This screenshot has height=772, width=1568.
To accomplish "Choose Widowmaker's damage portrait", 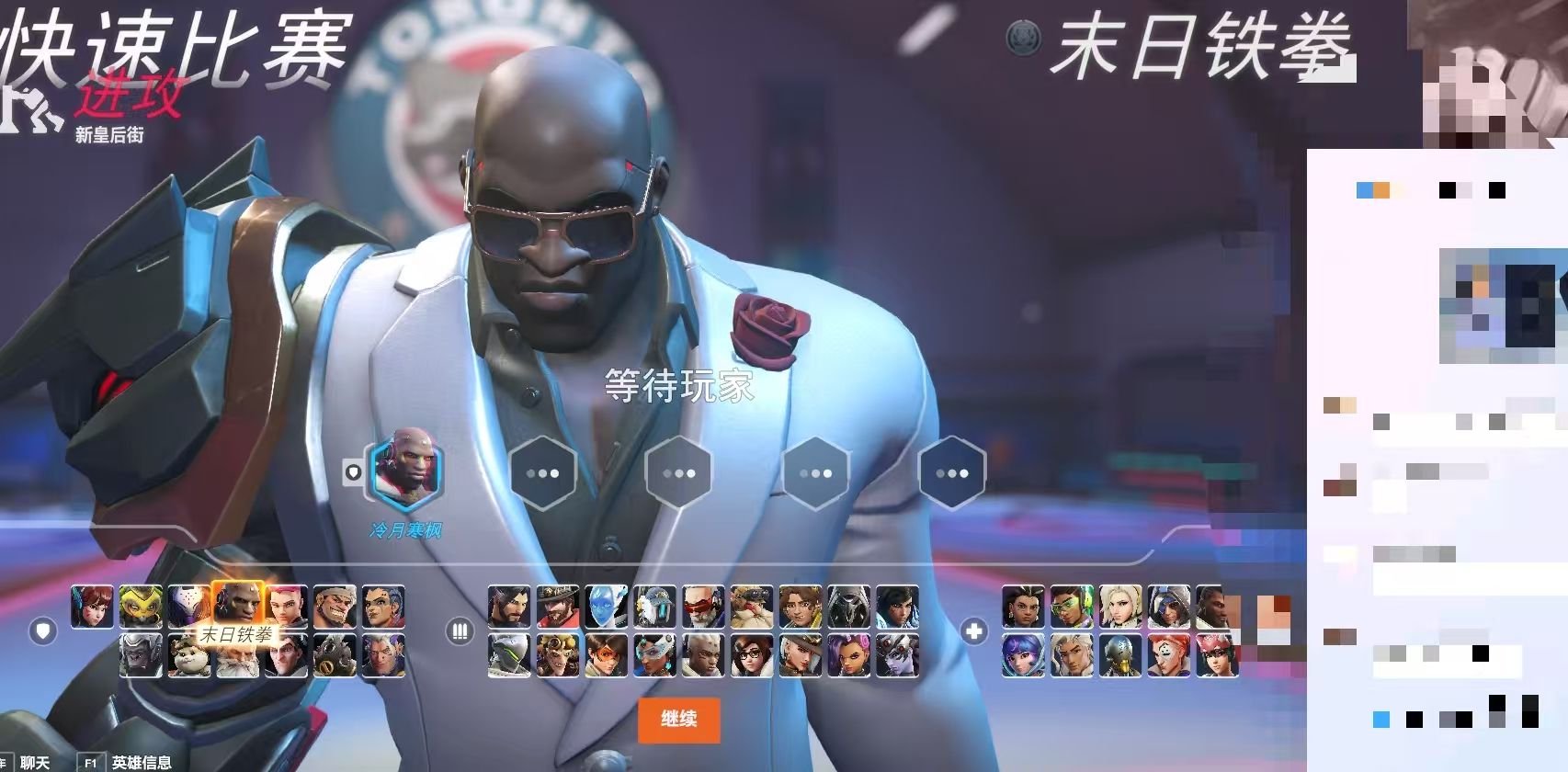I will [x=897, y=655].
